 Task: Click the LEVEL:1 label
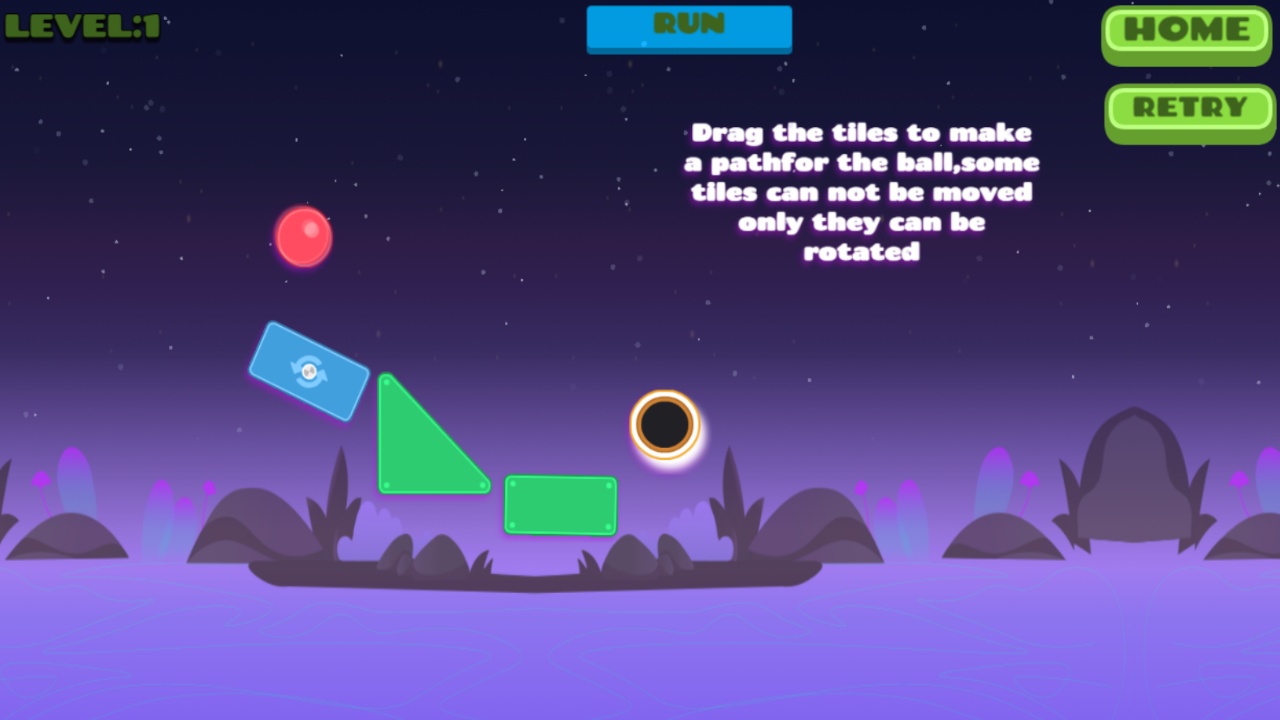[x=80, y=28]
